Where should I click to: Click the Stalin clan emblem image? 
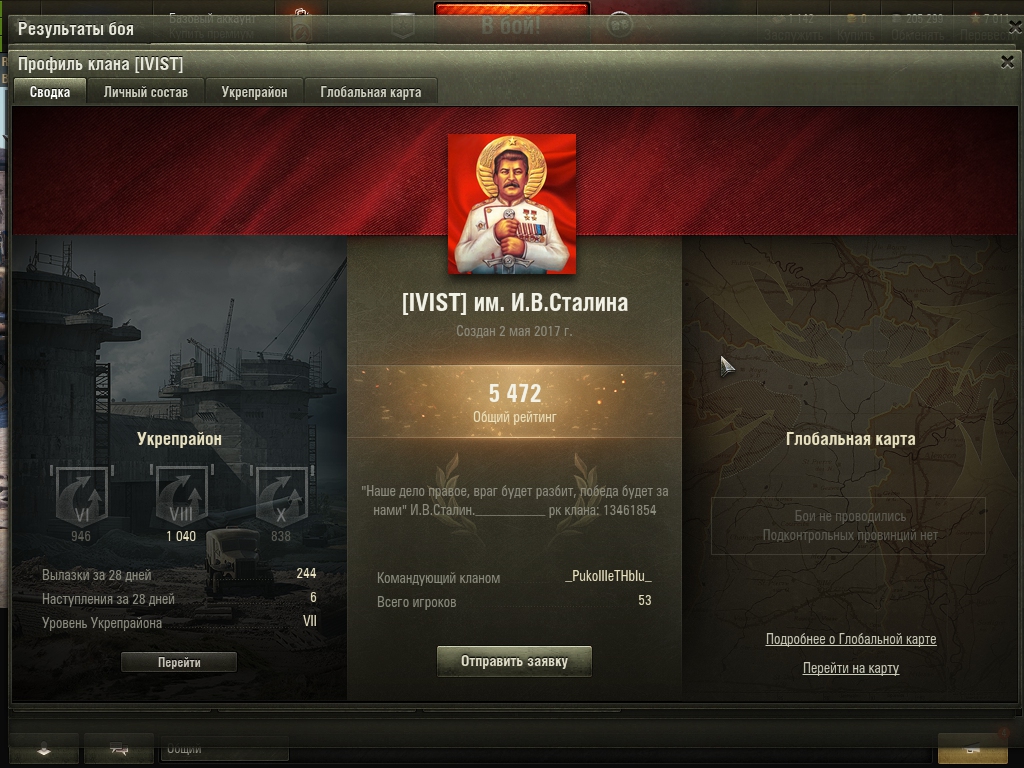click(x=512, y=204)
